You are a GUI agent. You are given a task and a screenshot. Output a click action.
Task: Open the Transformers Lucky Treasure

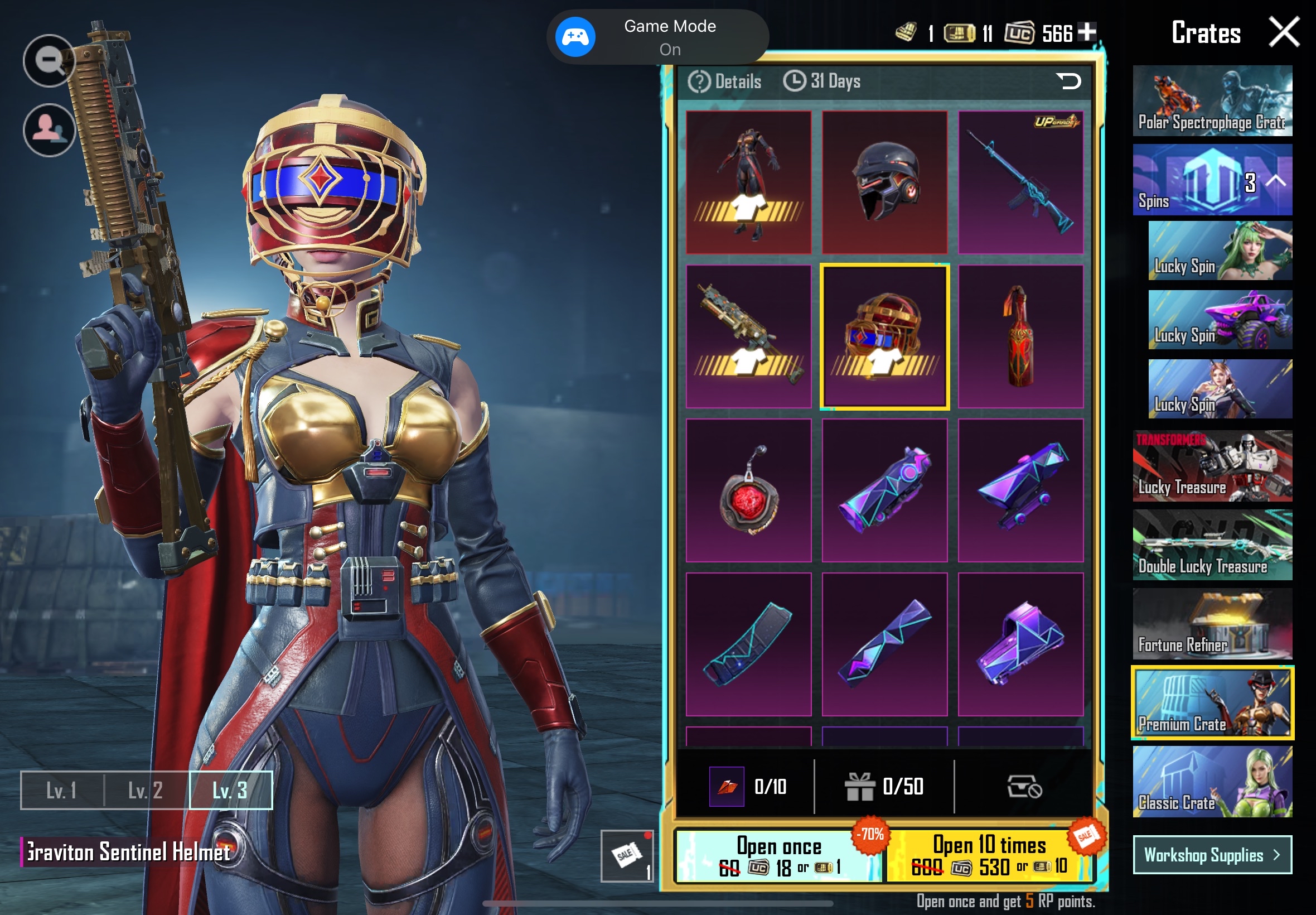click(1212, 465)
